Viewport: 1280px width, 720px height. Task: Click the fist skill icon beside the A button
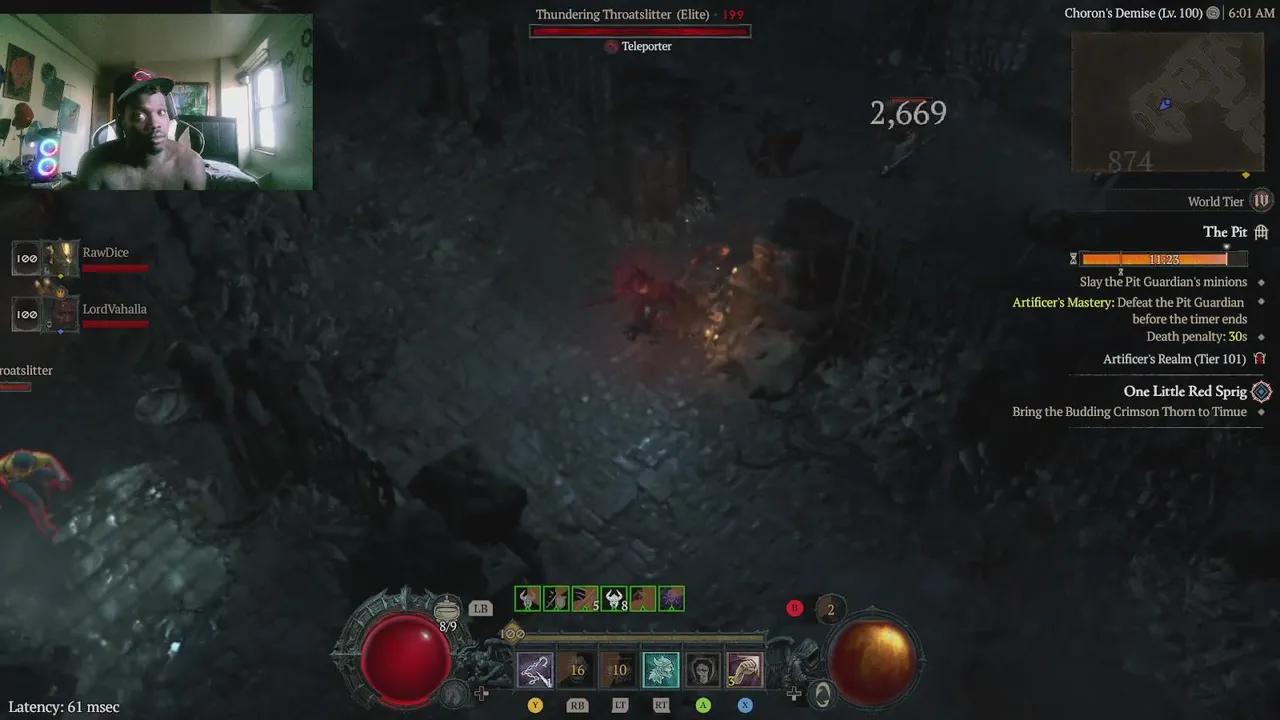(703, 669)
